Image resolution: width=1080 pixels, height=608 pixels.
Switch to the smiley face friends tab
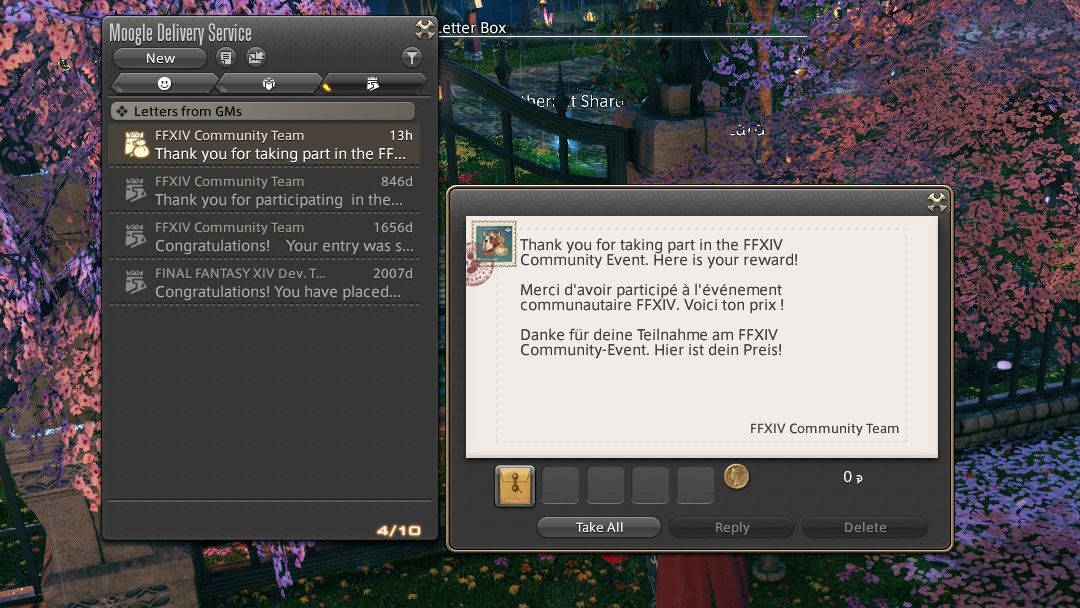tap(165, 83)
